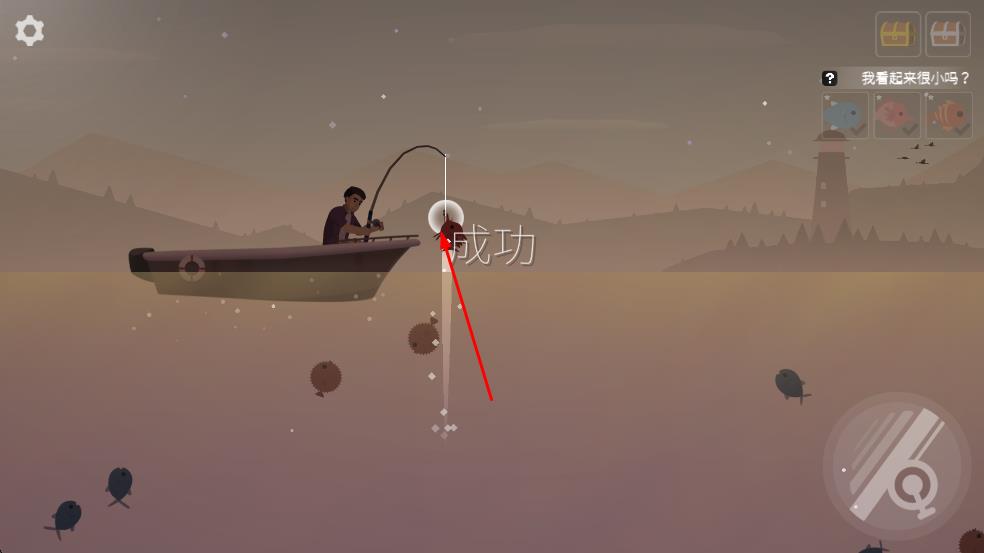Select the blue fish quest slot

846,116
